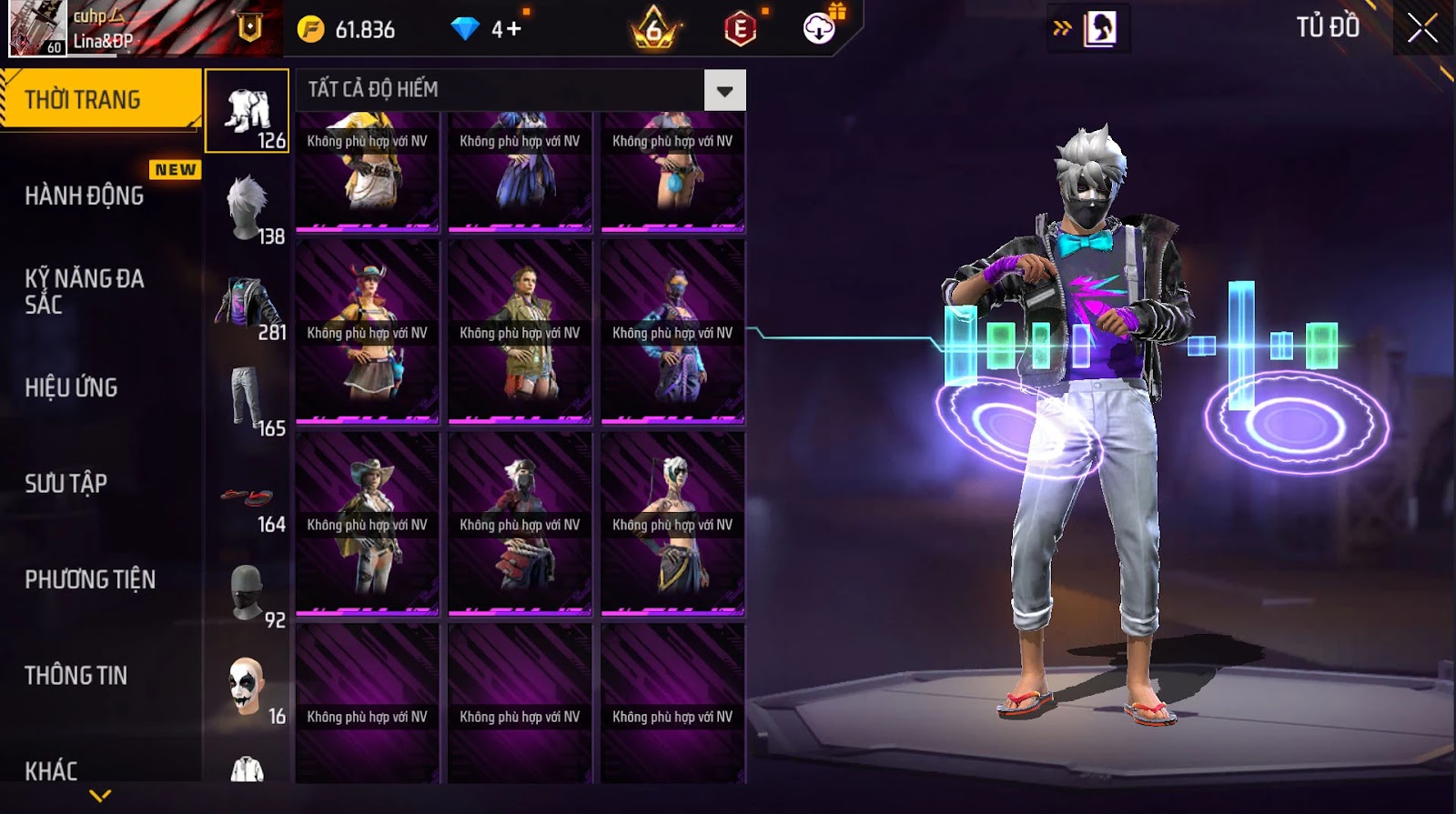Pick the pants category showing 165
This screenshot has width=1456, height=814.
click(x=248, y=400)
